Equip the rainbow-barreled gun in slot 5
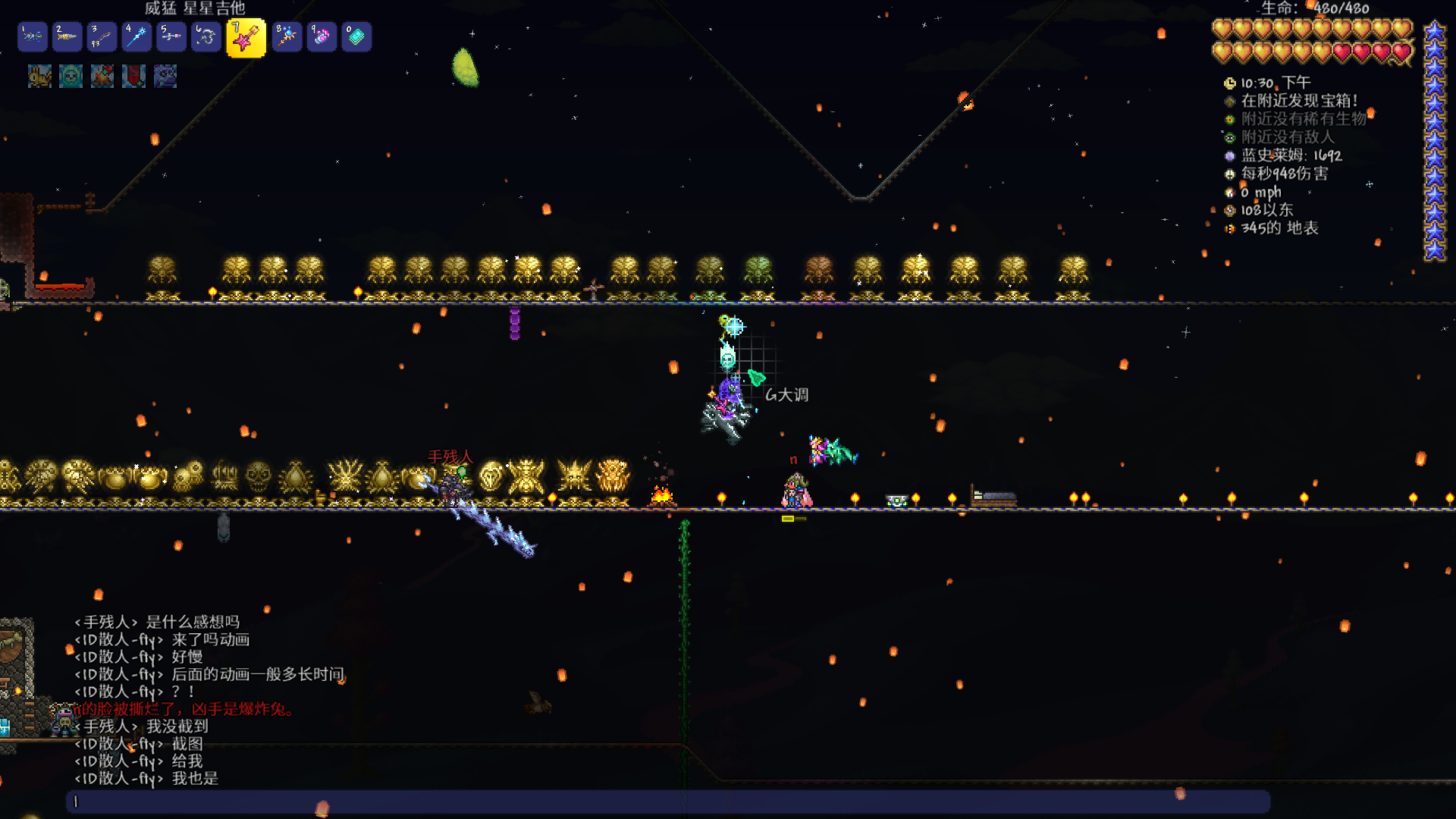The image size is (1456, 819). (x=171, y=36)
